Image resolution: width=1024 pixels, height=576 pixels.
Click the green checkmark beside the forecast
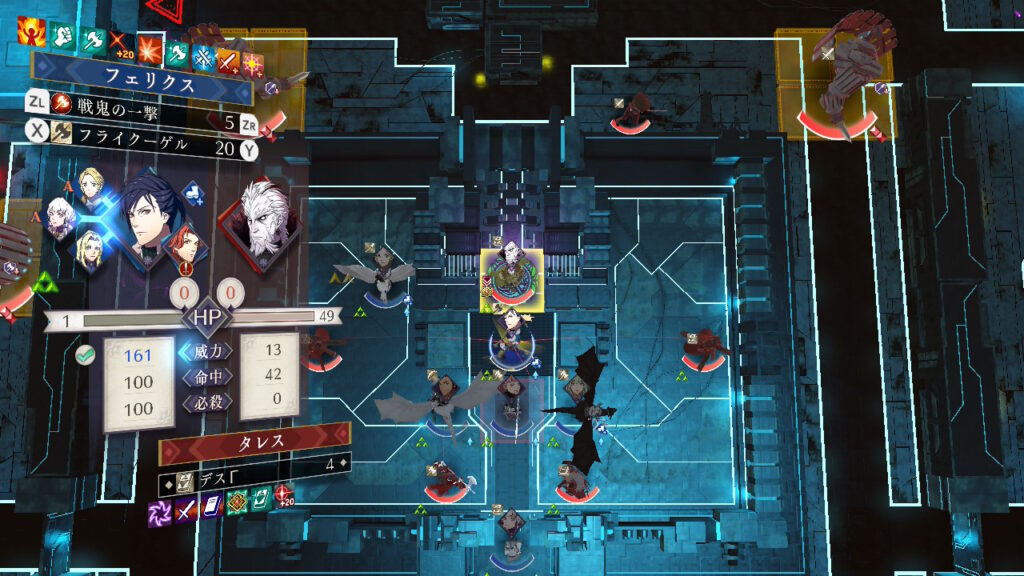coord(85,354)
